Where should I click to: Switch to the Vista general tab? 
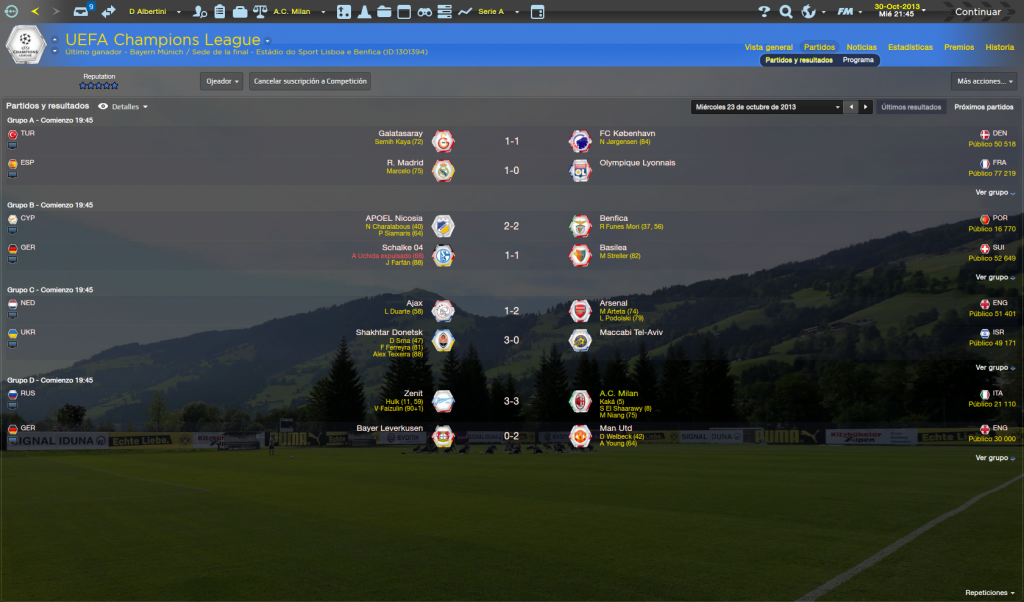coord(768,47)
